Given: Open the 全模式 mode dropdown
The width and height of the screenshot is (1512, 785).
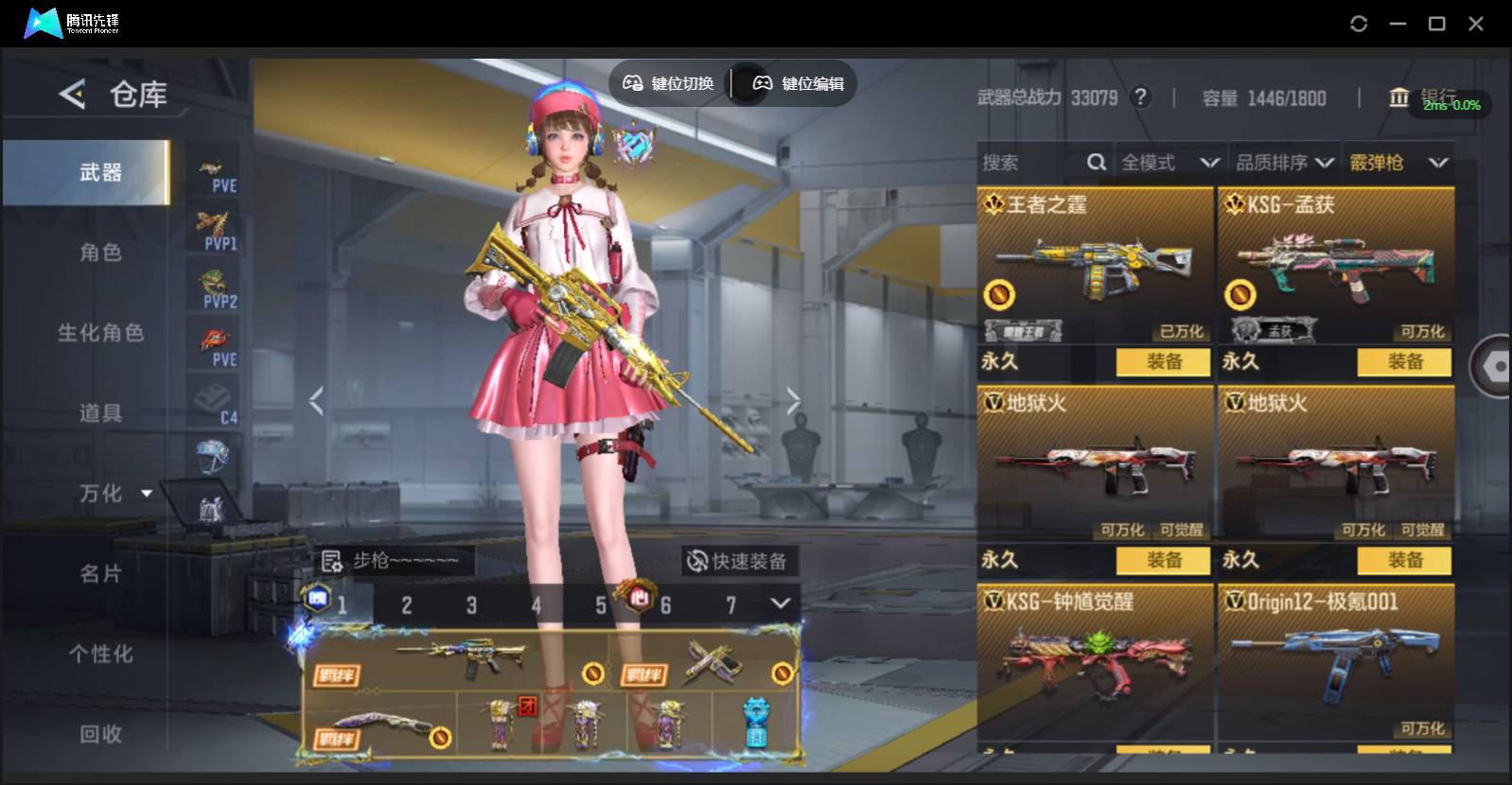Looking at the screenshot, I should [x=1169, y=163].
